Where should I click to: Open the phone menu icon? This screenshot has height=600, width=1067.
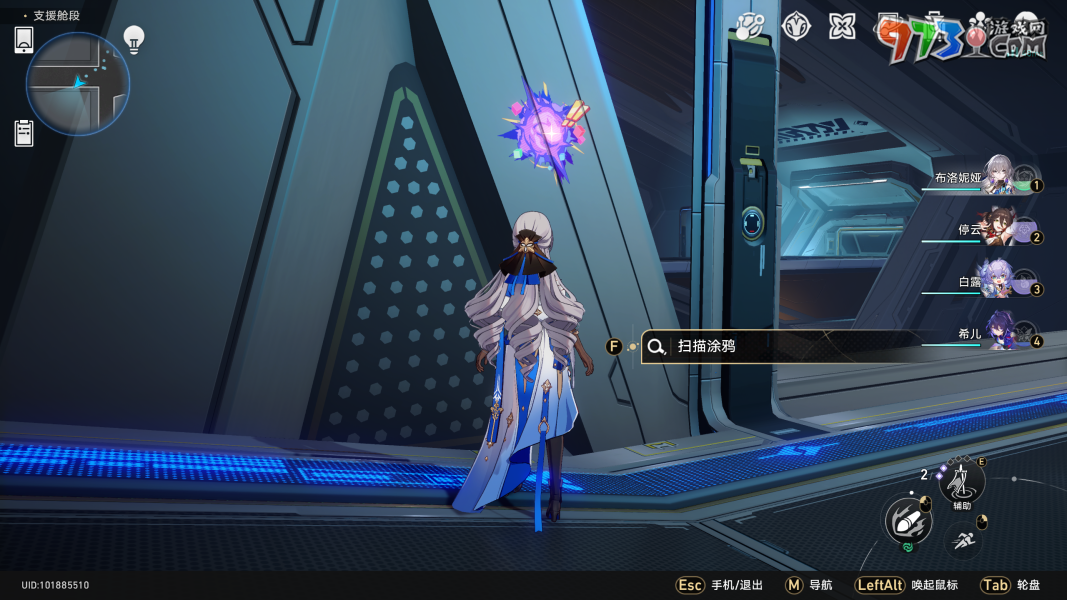pyautogui.click(x=24, y=40)
